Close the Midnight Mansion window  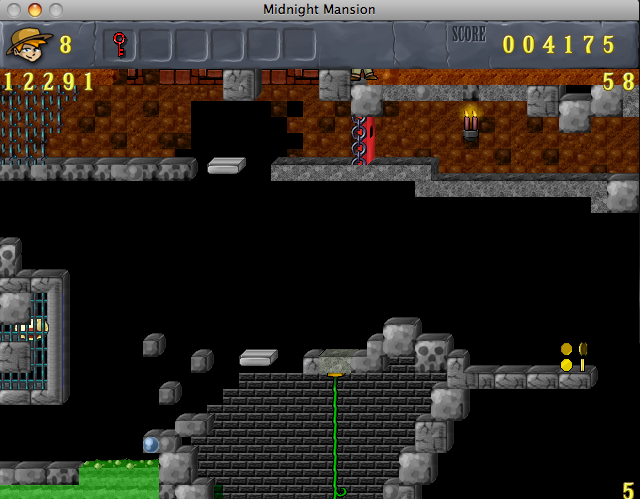[14, 9]
